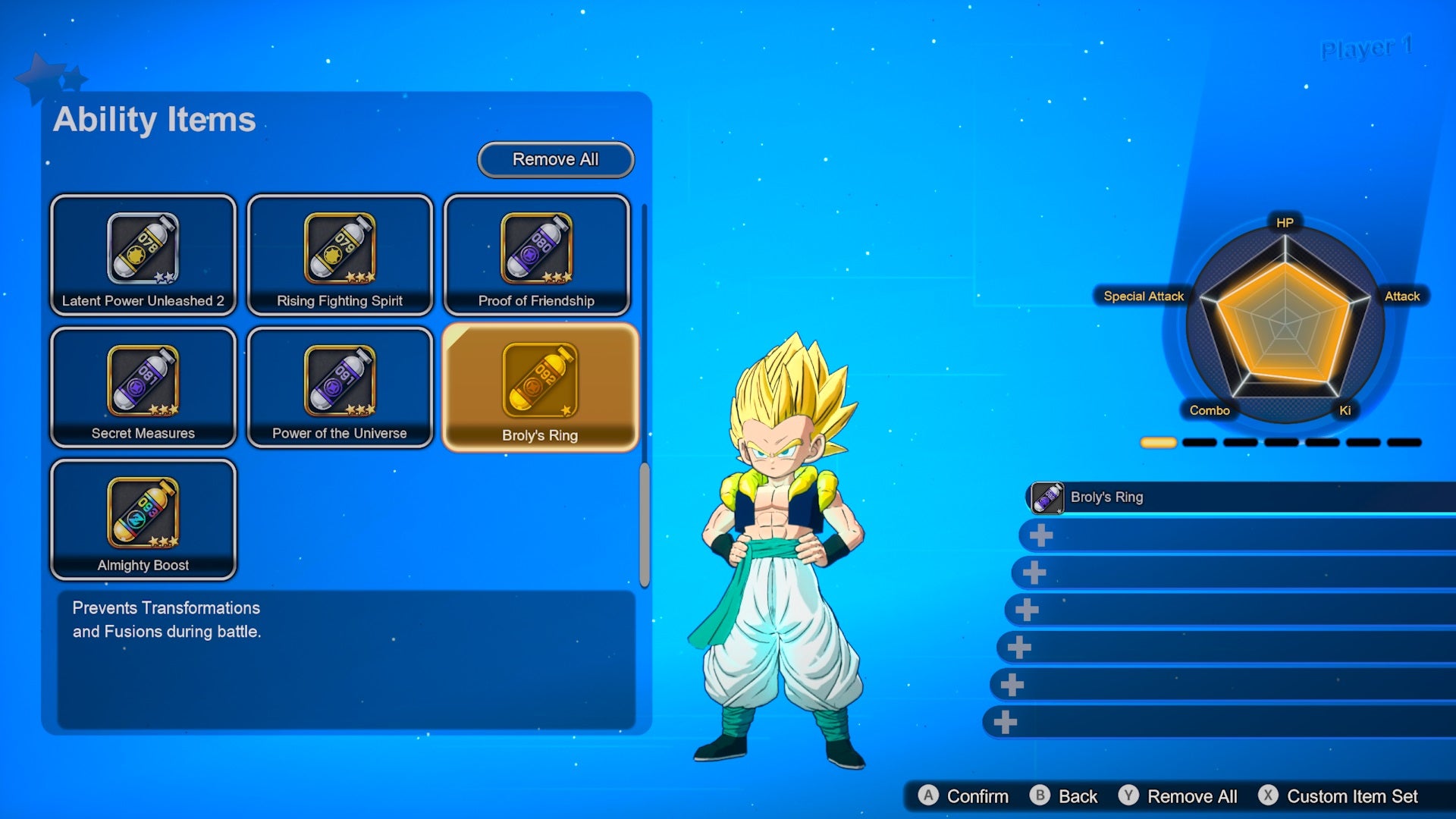Select the highlighted Broly's Ring capsule
Screen dimensions: 1456x819
[540, 387]
